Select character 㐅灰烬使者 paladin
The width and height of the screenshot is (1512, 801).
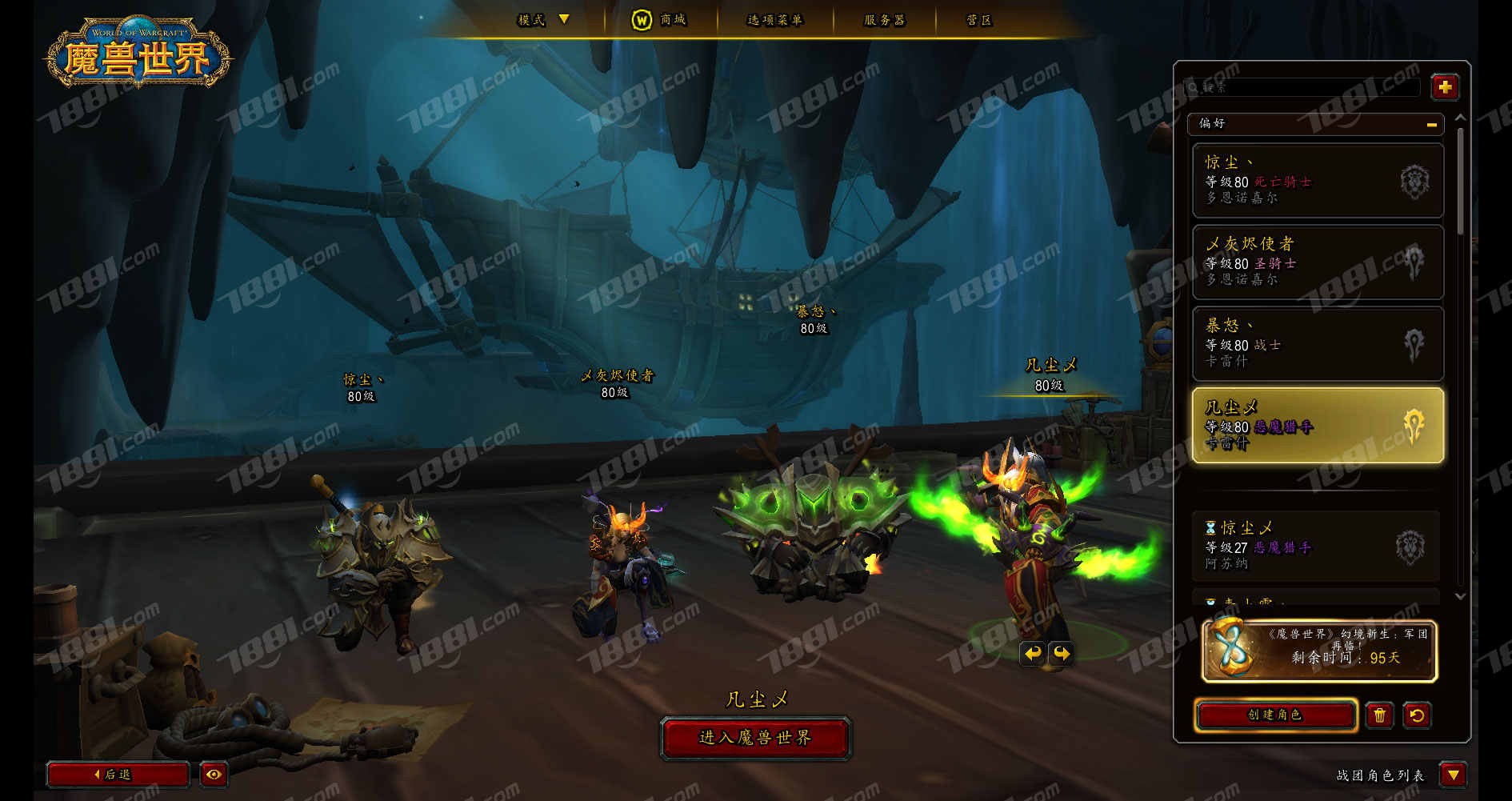(x=1318, y=262)
